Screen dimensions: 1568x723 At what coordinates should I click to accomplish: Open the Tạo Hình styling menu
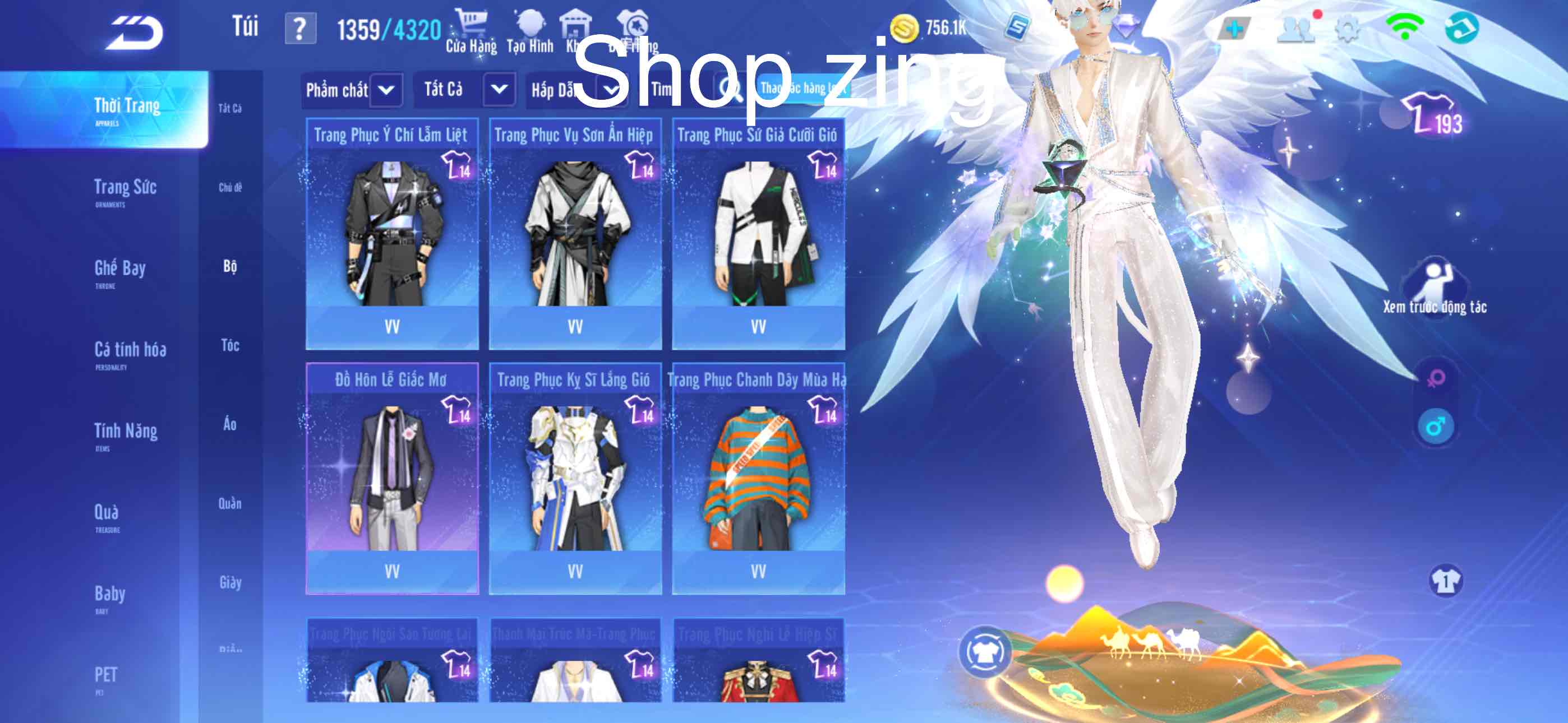529,33
